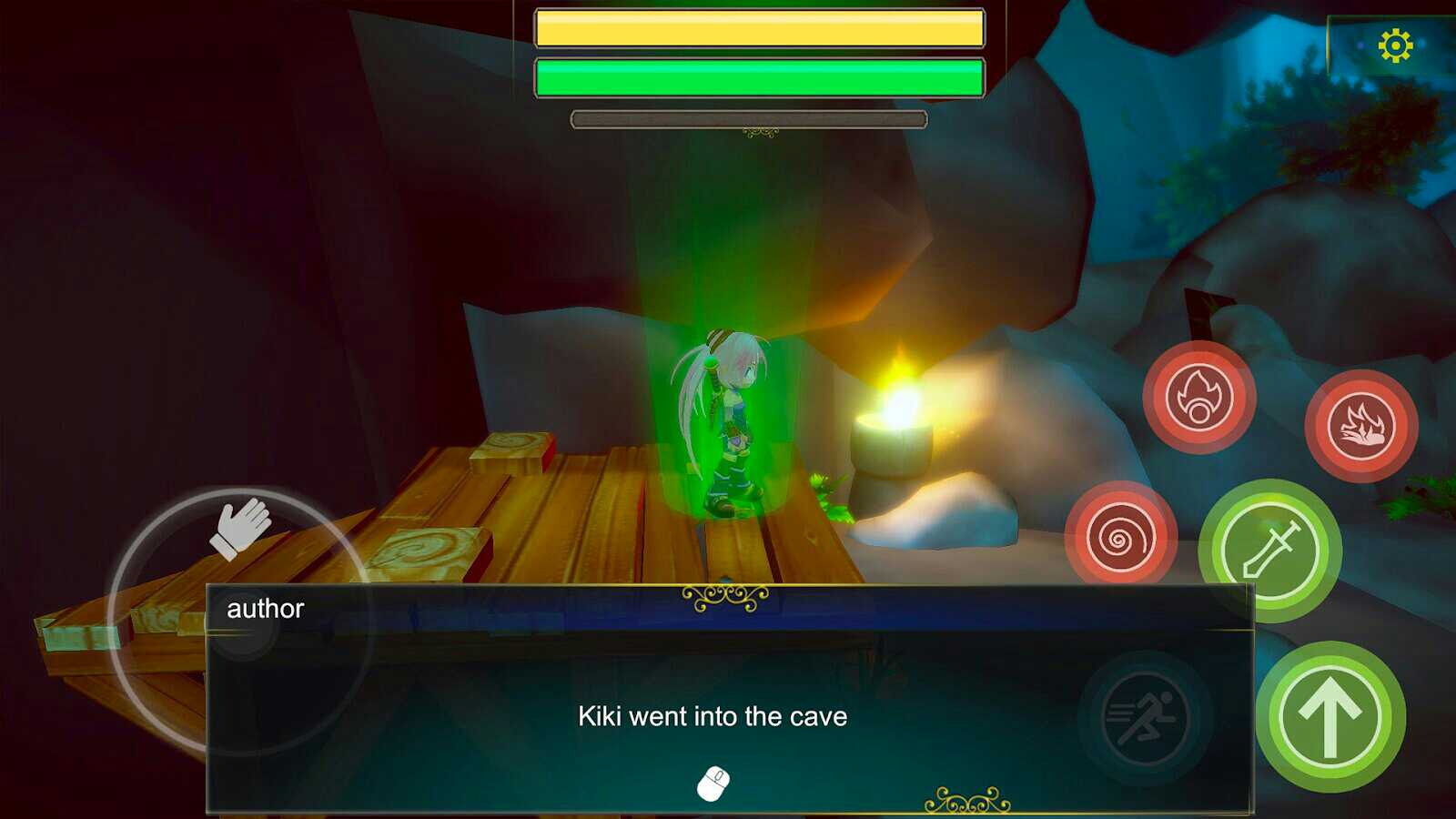Click the mouse icon to advance dialogue
Screen dimensions: 1456x819
click(x=715, y=781)
